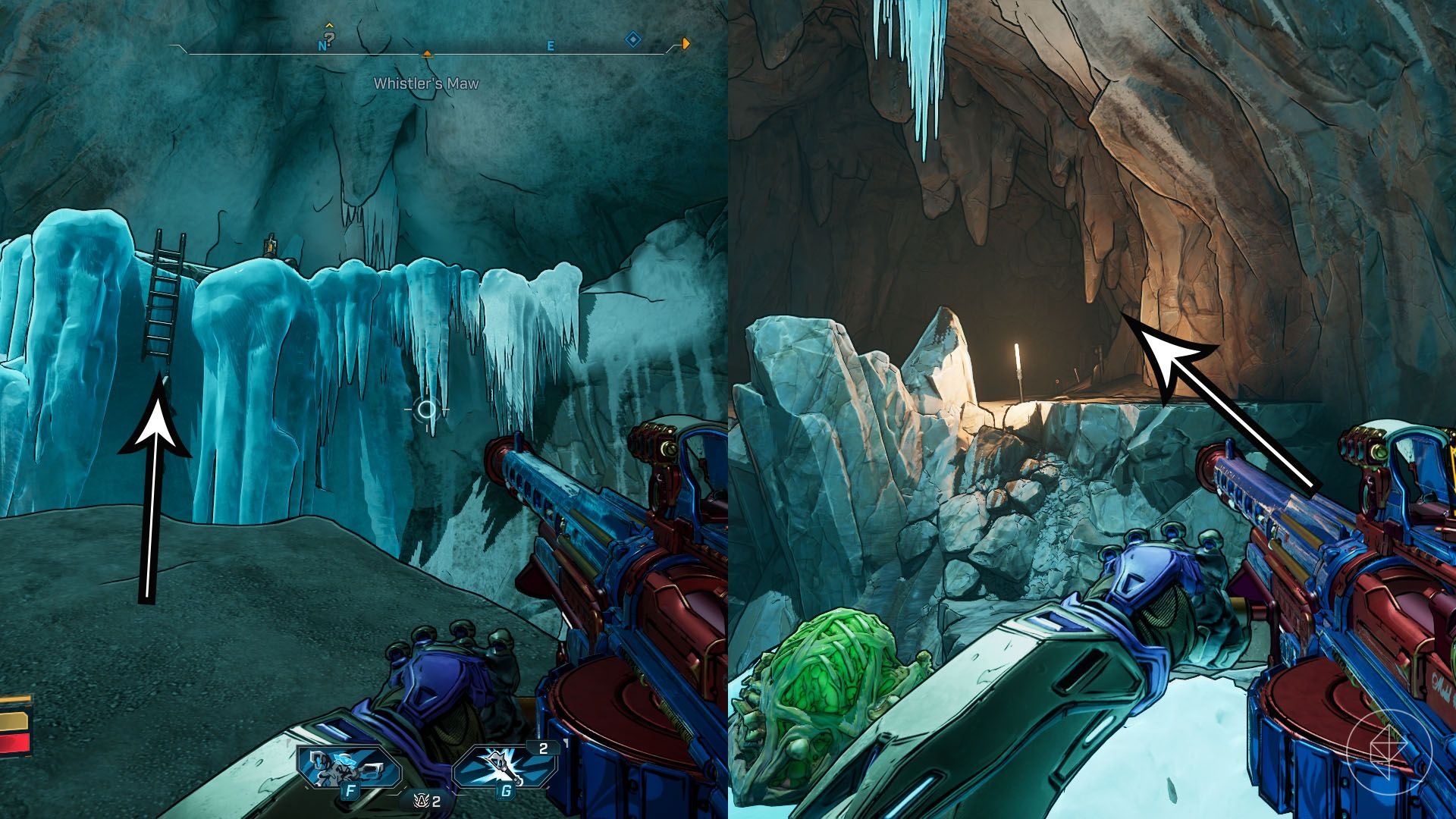Click the orange arrow at compass edge
The width and height of the screenshot is (1456, 819).
click(686, 43)
